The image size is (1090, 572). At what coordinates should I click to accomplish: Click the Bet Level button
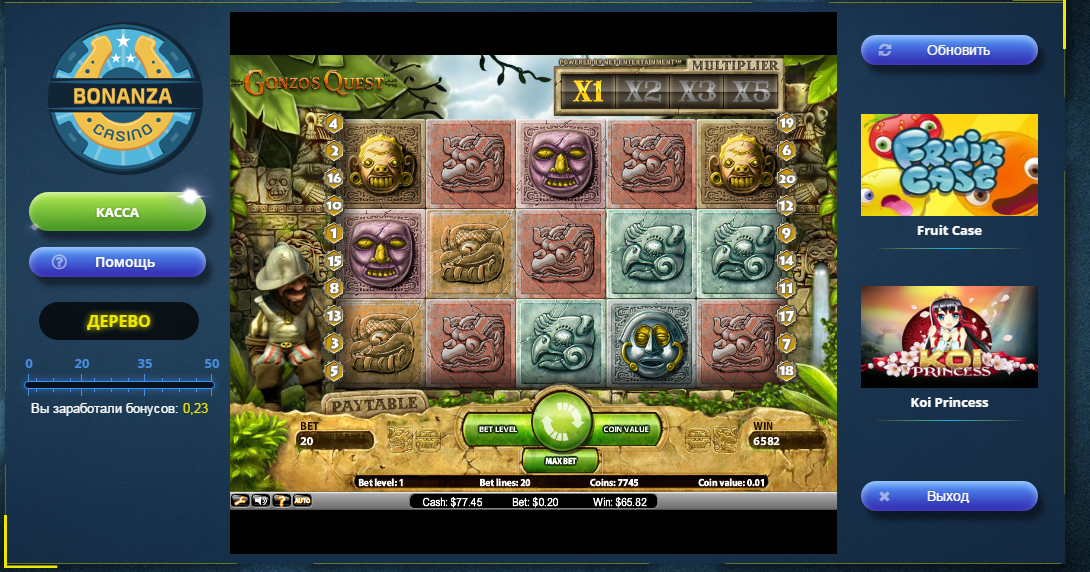pyautogui.click(x=497, y=429)
